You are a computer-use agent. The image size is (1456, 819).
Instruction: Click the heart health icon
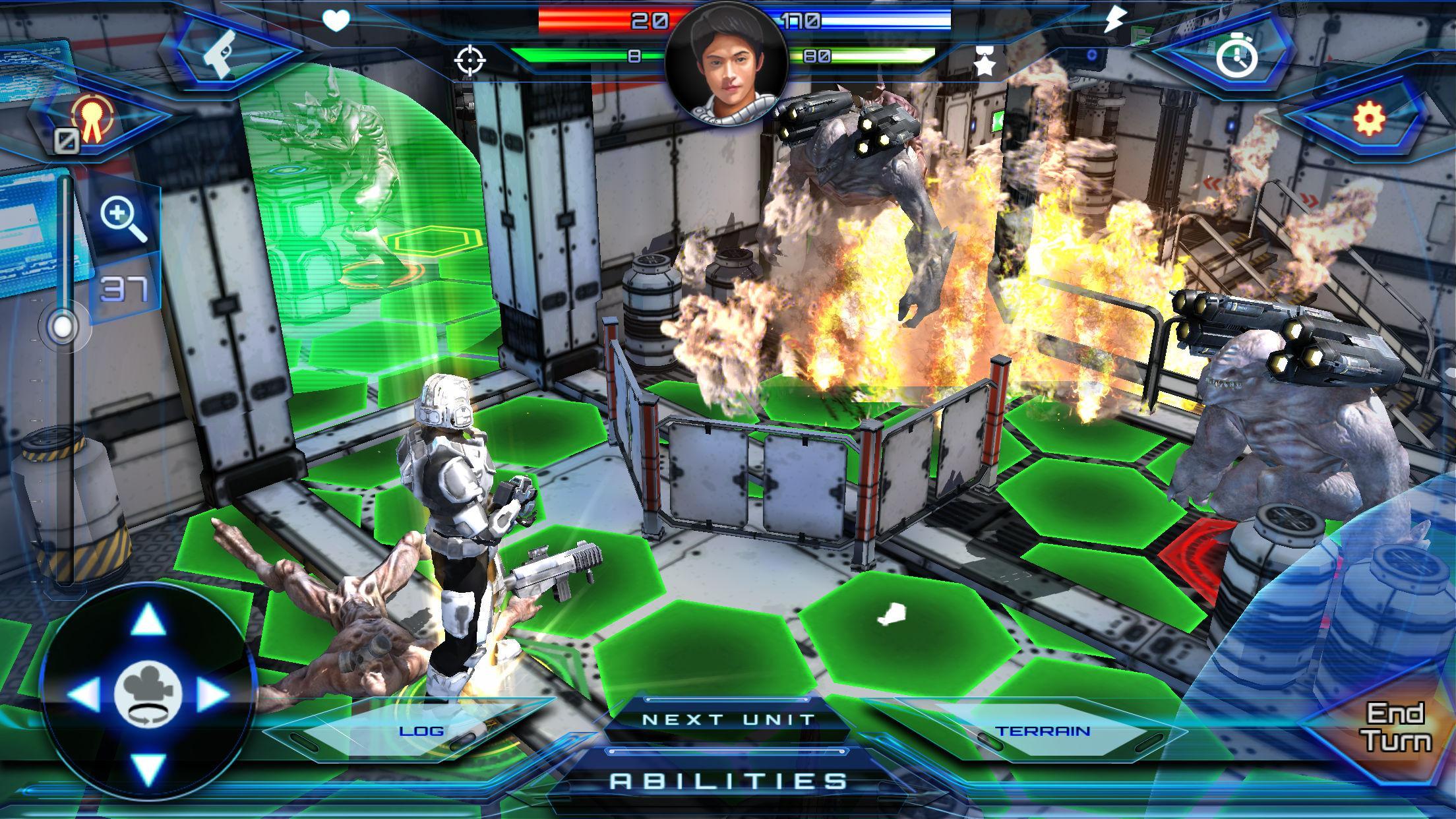pyautogui.click(x=336, y=21)
